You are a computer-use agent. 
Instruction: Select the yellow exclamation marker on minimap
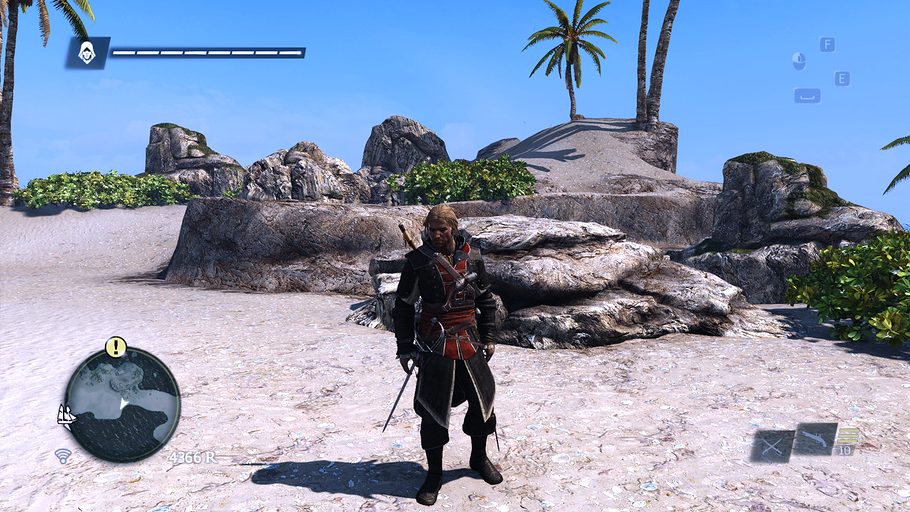[x=116, y=347]
